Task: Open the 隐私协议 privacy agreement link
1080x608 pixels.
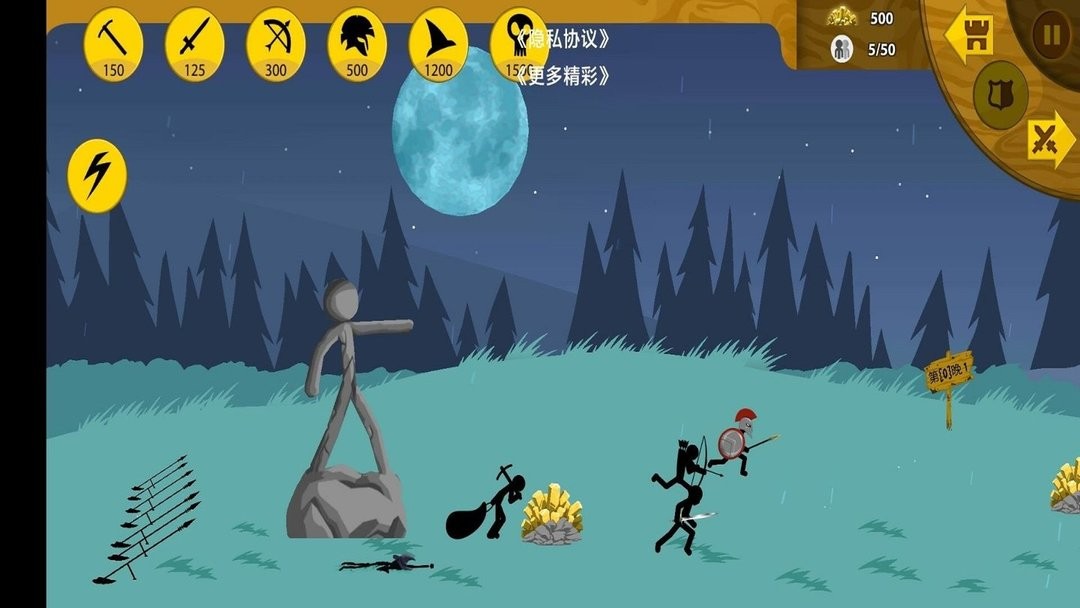Action: pos(563,39)
